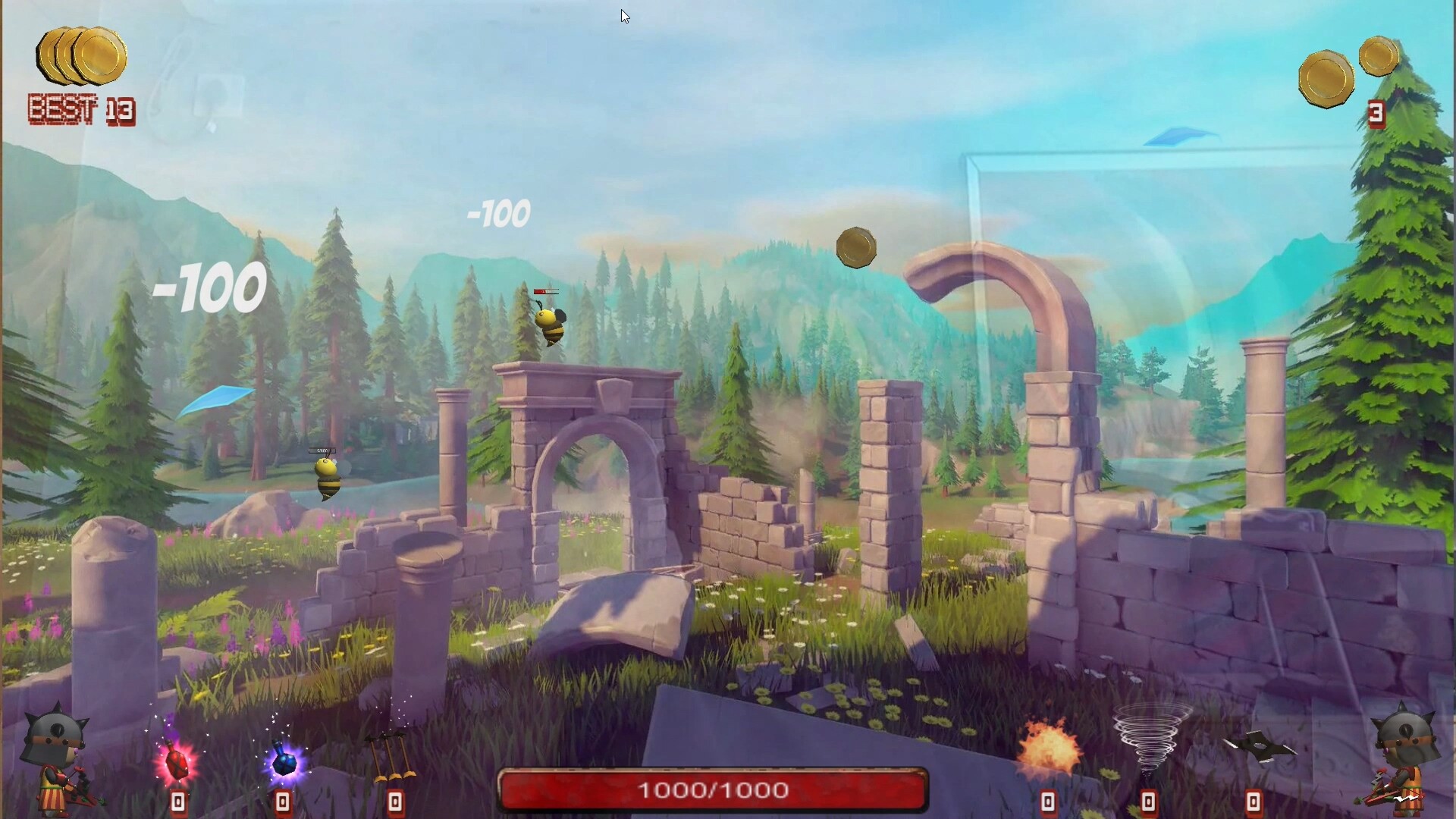Click the 1000/1000 health bar
This screenshot has height=819, width=1456.
pyautogui.click(x=713, y=790)
